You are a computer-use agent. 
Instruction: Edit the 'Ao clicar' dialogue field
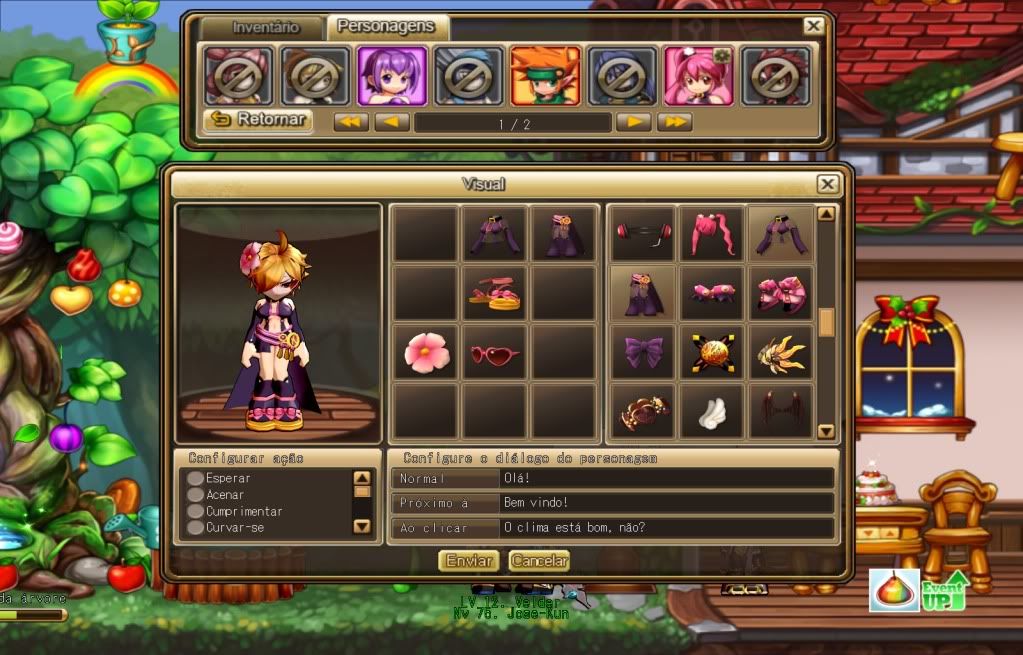(x=665, y=527)
